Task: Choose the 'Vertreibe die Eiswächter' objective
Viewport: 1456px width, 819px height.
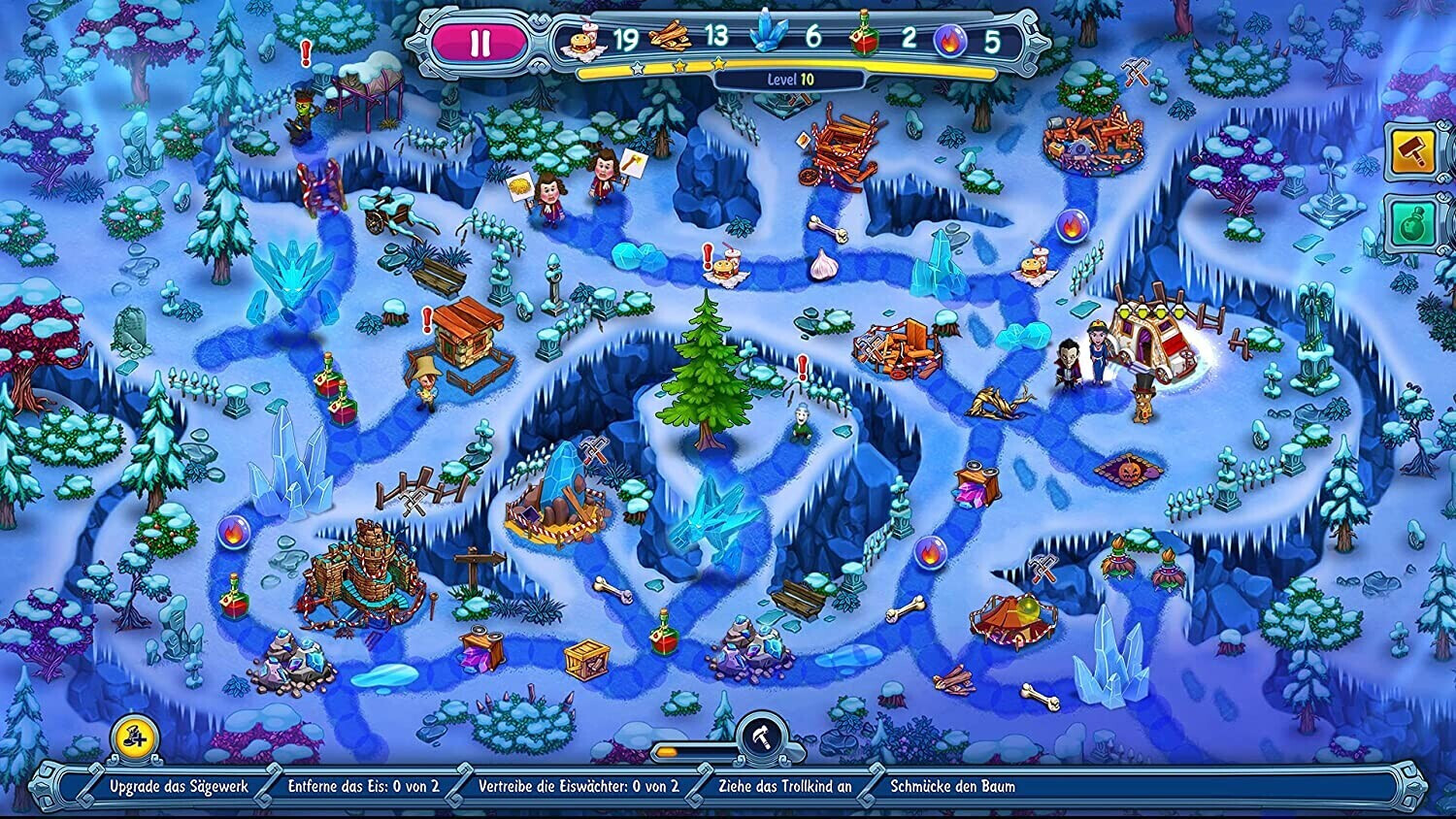Action: click(x=579, y=787)
